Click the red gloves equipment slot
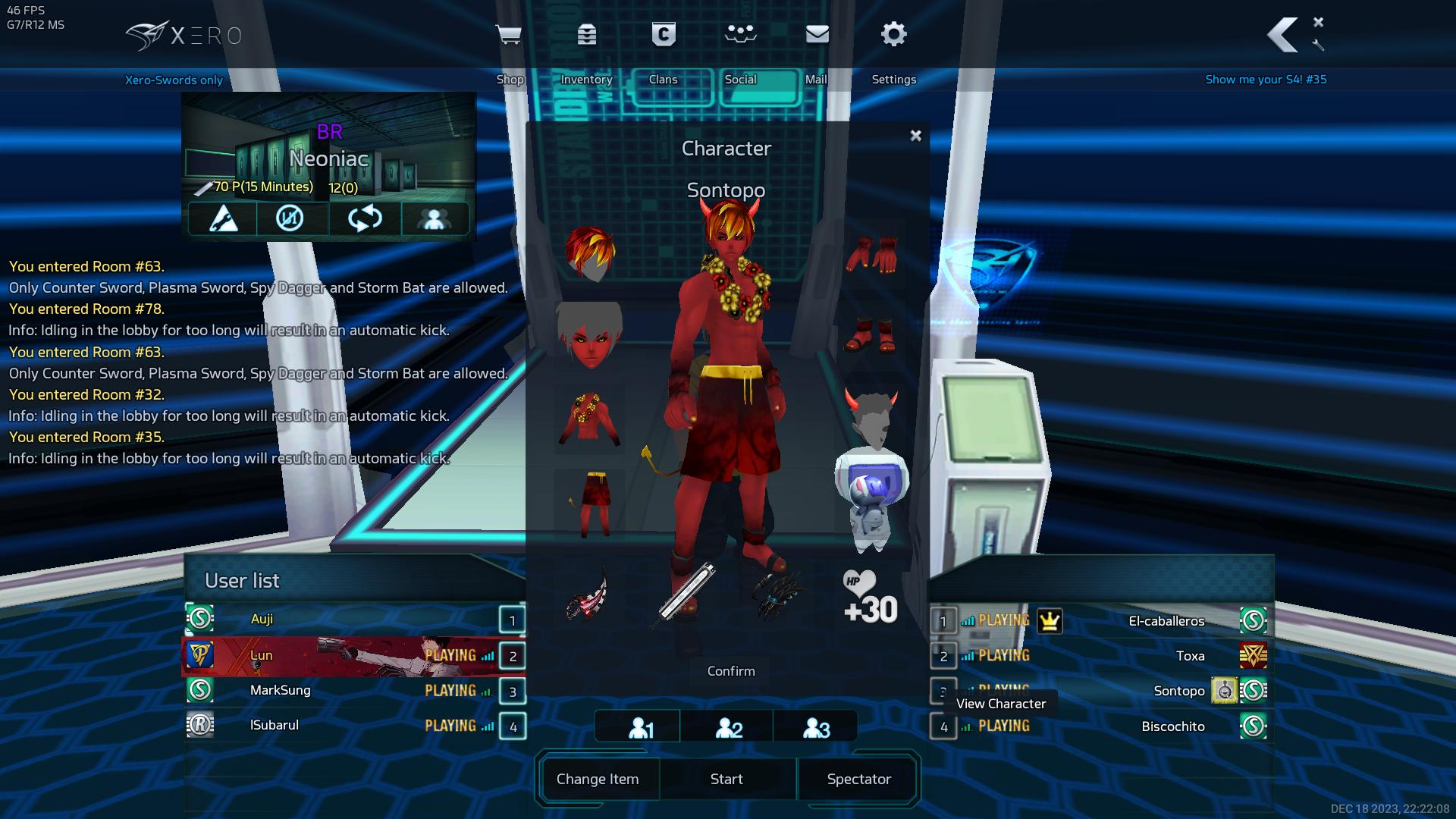Viewport: 1456px width, 819px height. (871, 255)
